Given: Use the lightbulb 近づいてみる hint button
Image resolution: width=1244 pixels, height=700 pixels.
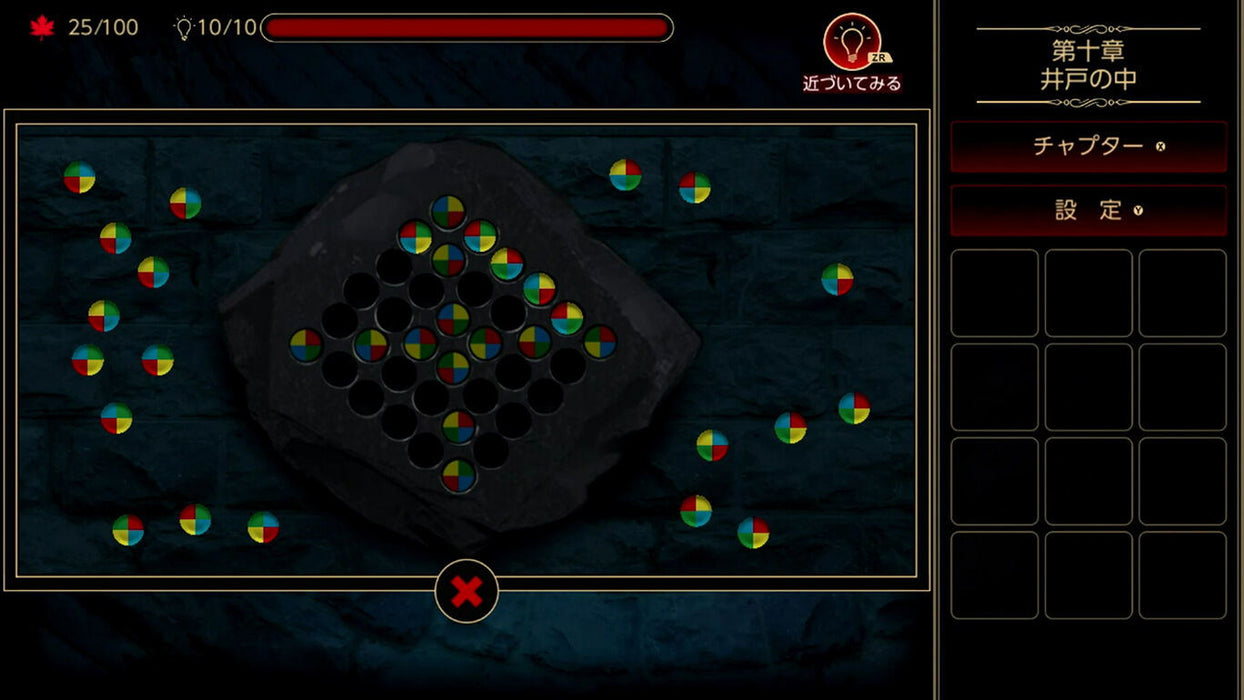Looking at the screenshot, I should point(851,43).
